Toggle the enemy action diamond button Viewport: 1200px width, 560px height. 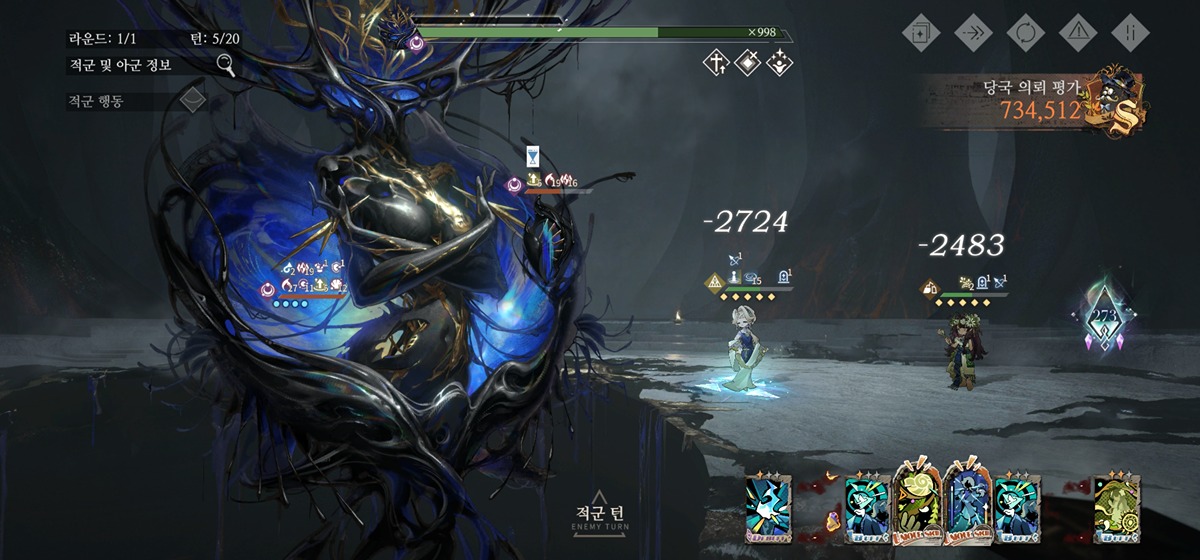(x=192, y=100)
